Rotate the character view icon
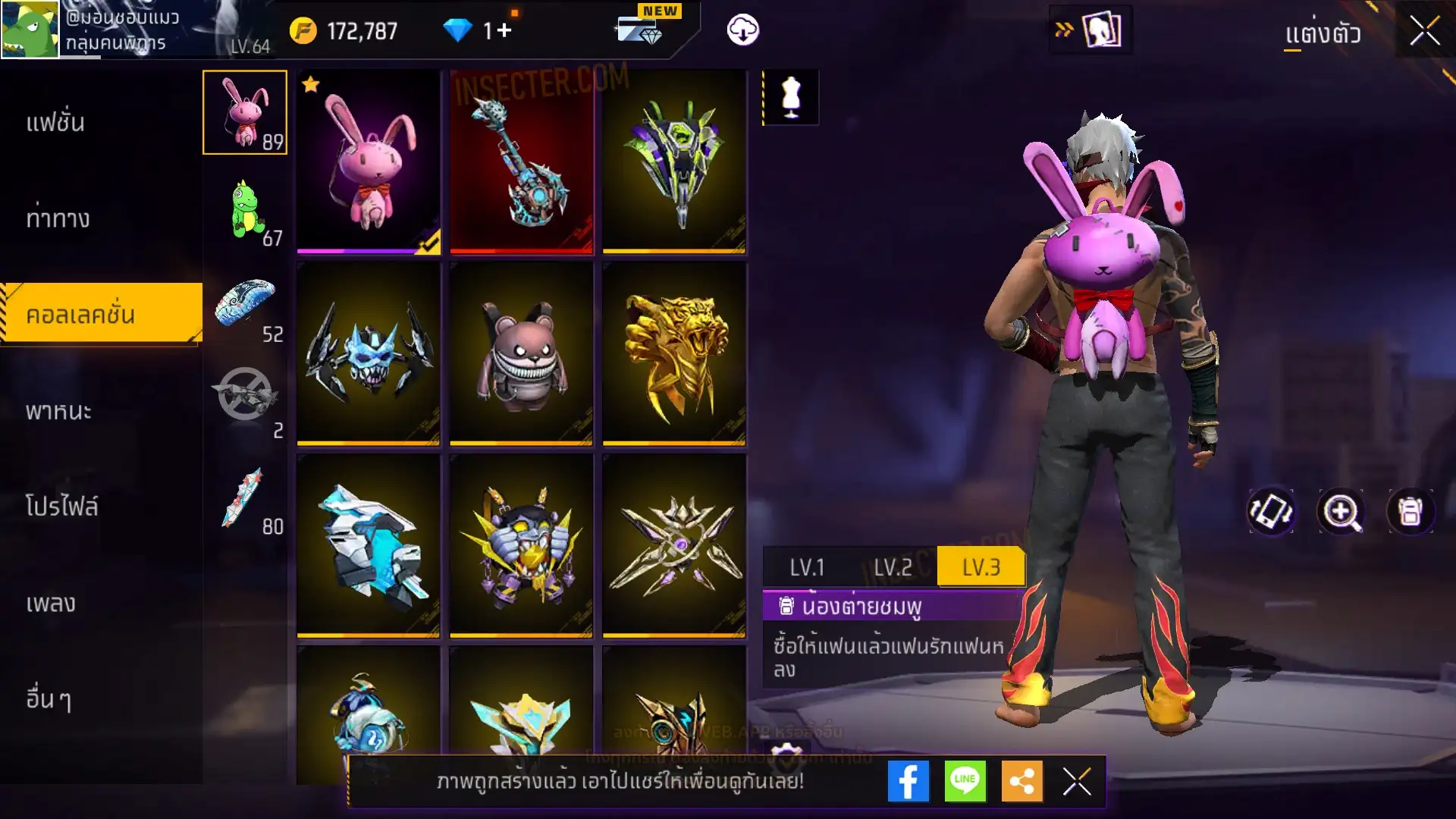This screenshot has height=819, width=1456. (x=1271, y=512)
